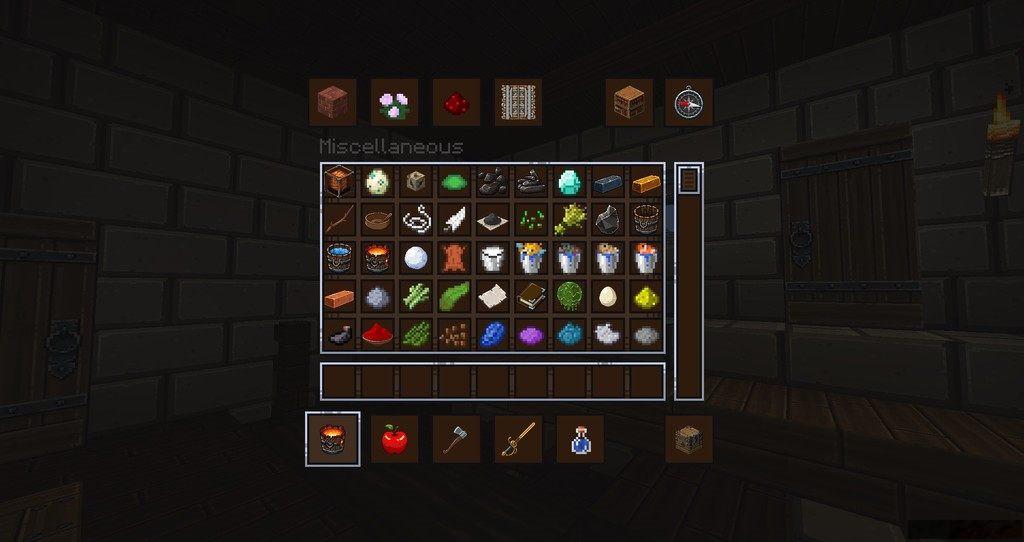Grab the white feather
The width and height of the screenshot is (1024, 542).
tap(453, 219)
